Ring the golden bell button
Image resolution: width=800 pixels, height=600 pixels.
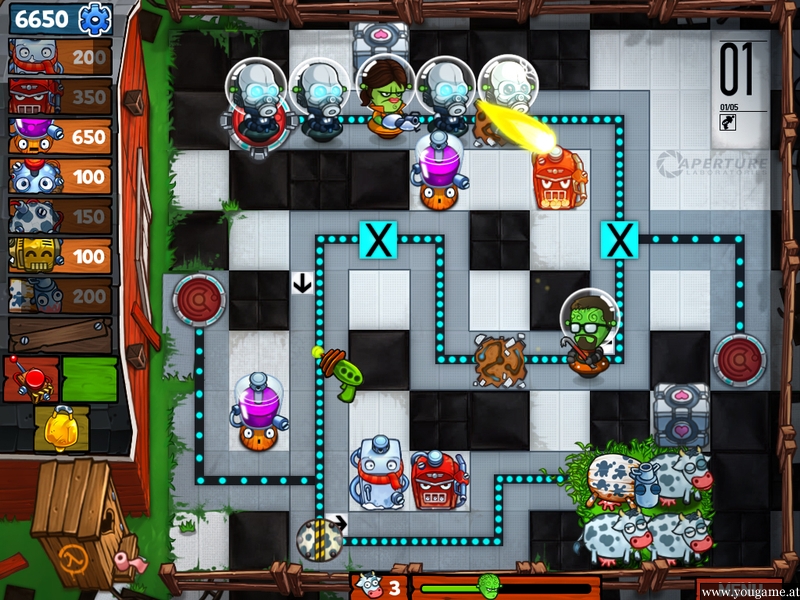(60, 426)
